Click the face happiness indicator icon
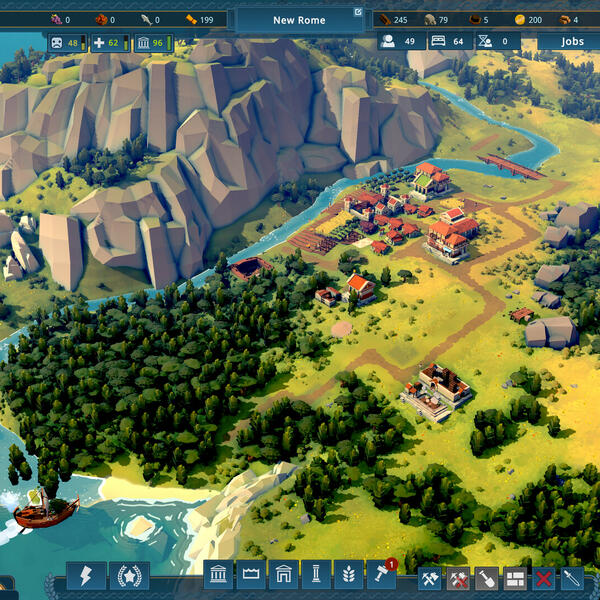Screen dimensions: 600x600 point(56,42)
